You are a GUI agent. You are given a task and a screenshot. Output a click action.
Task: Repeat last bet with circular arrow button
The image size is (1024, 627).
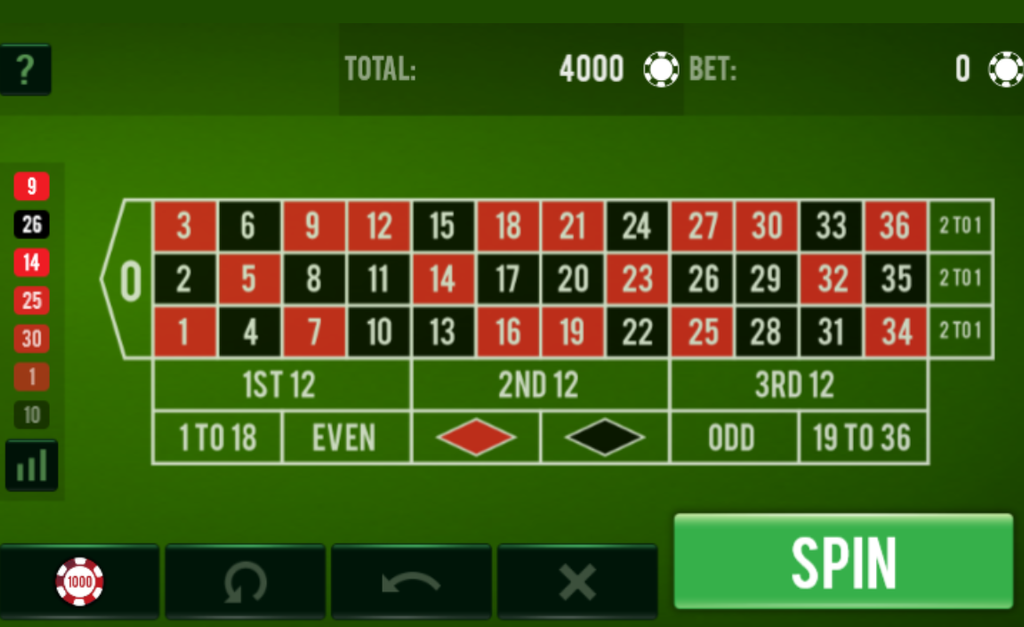[245, 581]
